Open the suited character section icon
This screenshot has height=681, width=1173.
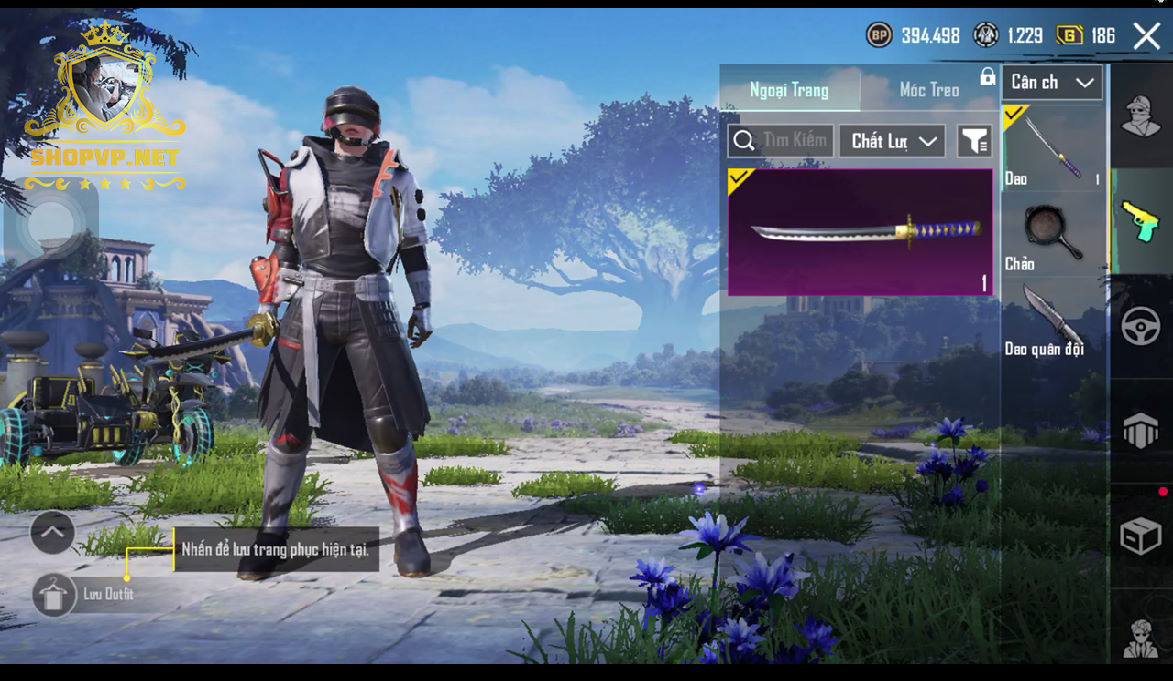(x=1141, y=637)
